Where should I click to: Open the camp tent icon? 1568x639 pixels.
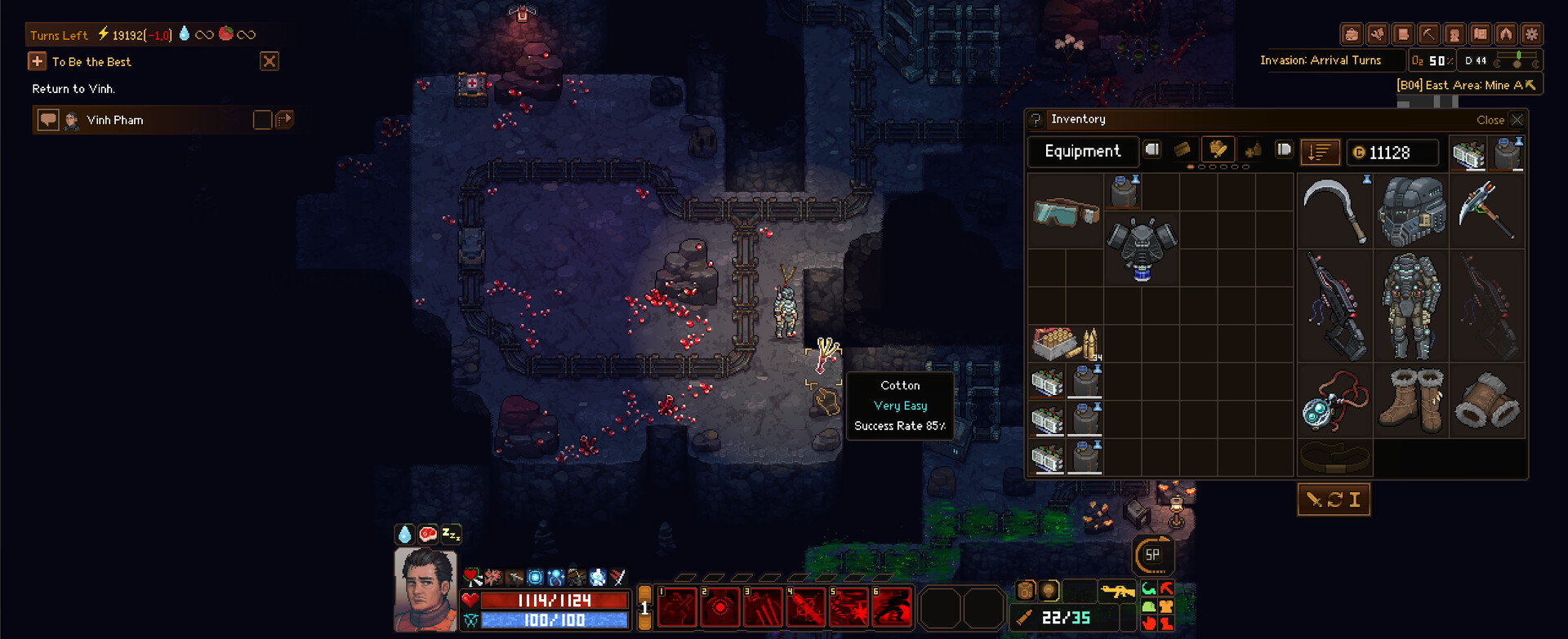[x=1508, y=33]
